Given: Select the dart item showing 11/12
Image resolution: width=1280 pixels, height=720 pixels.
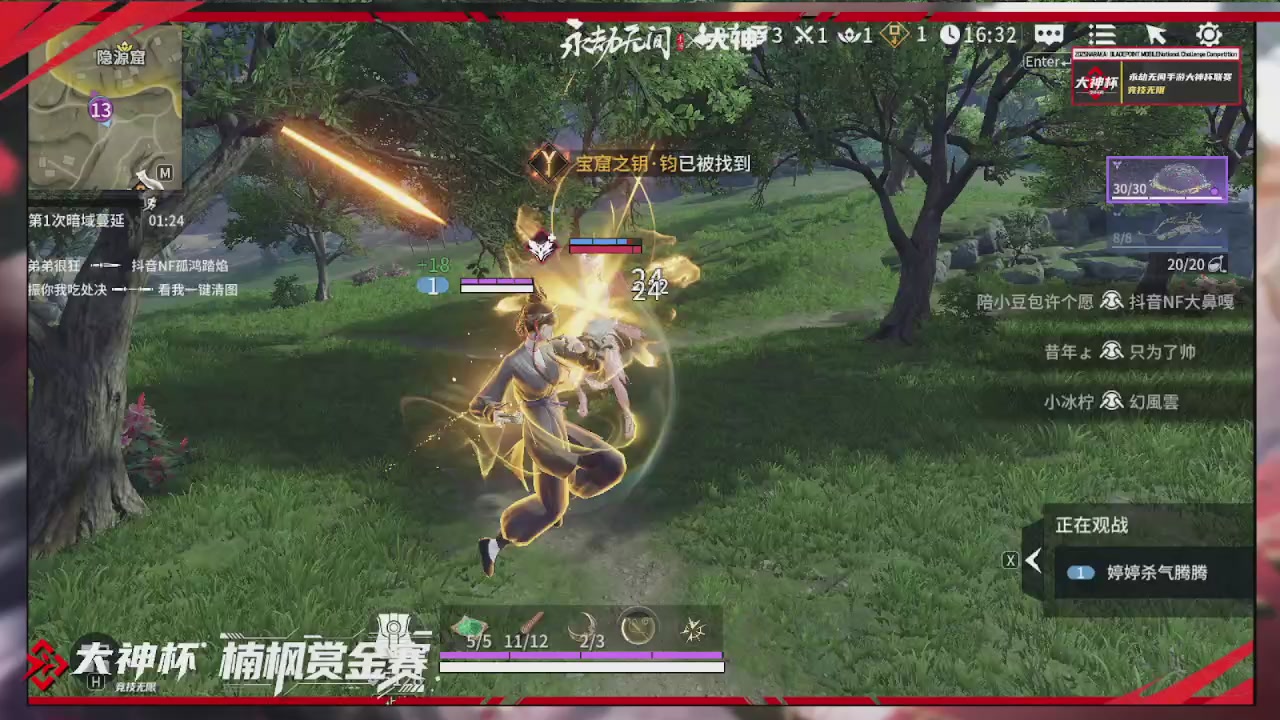Looking at the screenshot, I should [x=530, y=621].
